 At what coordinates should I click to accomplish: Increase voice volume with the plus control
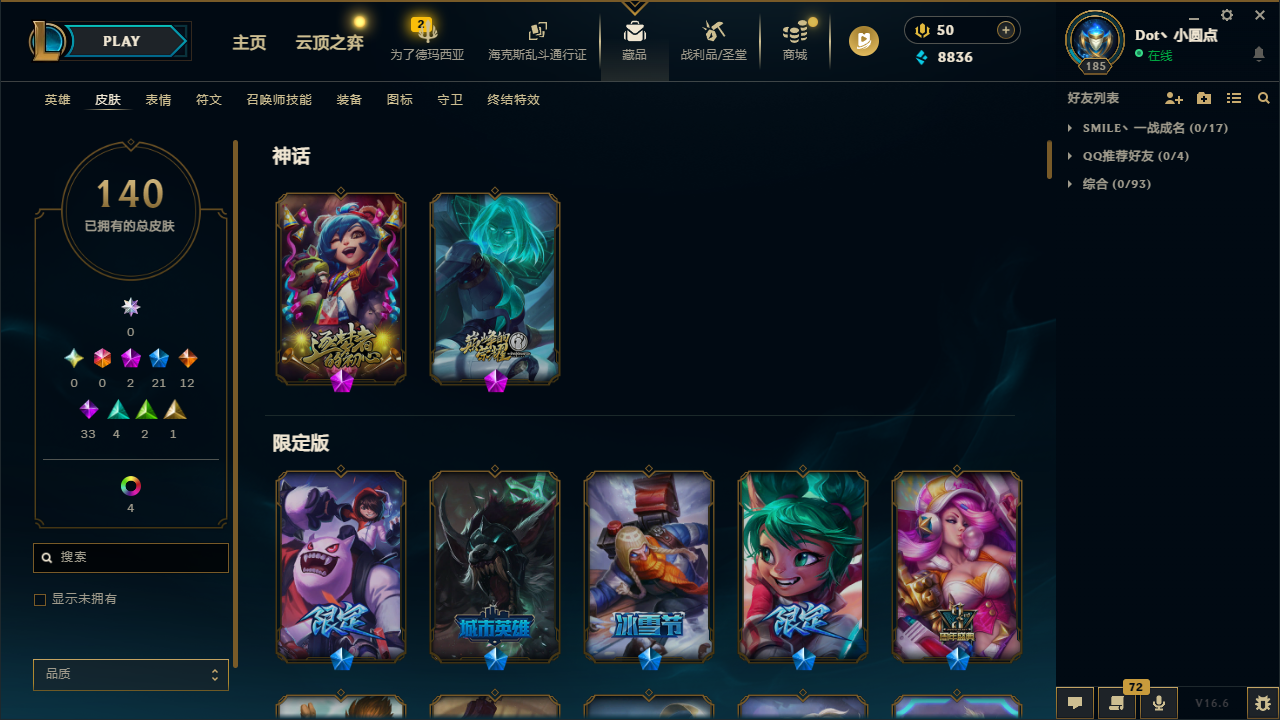[x=1005, y=30]
